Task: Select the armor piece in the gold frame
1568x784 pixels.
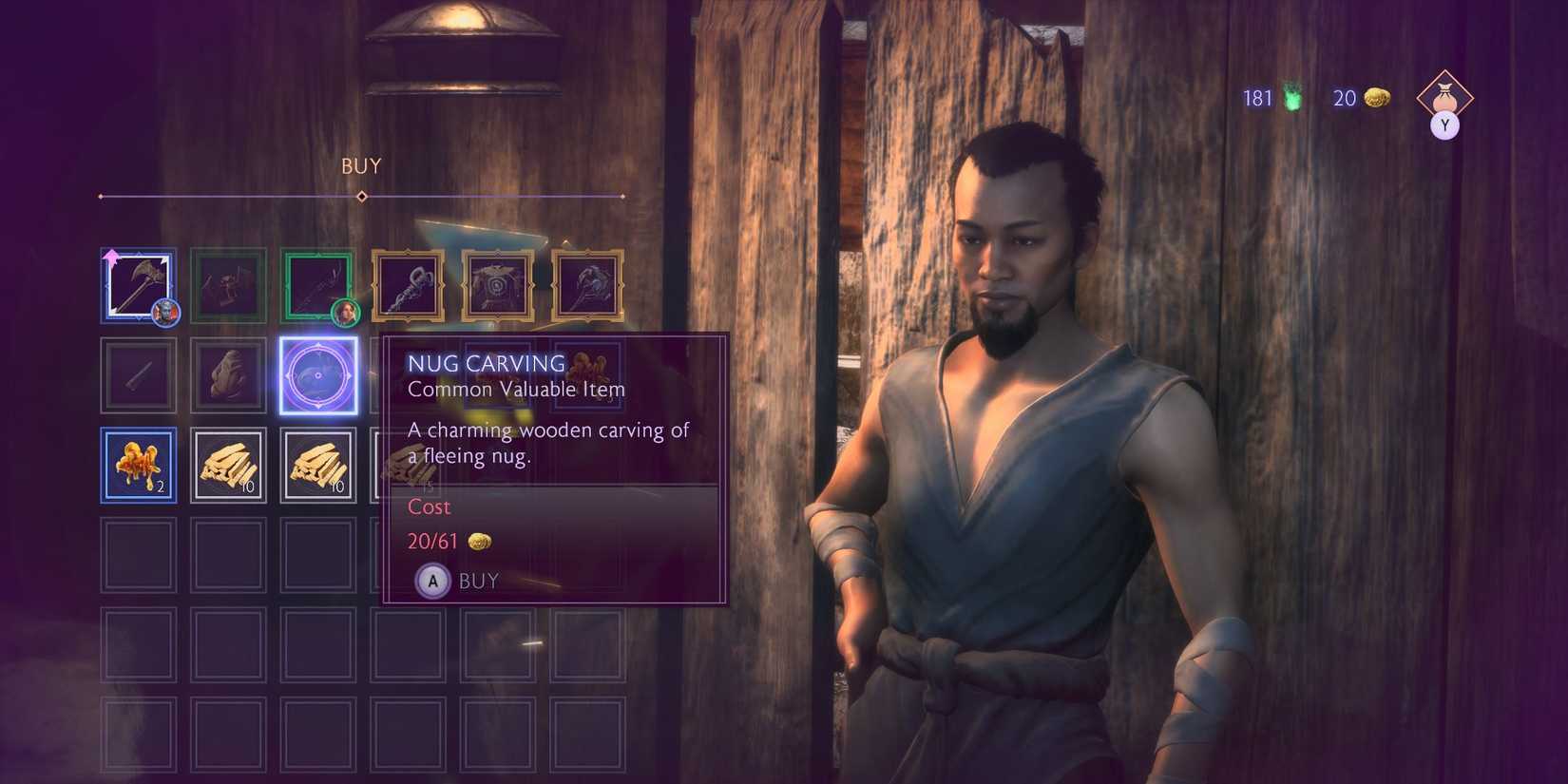Action: pos(497,284)
